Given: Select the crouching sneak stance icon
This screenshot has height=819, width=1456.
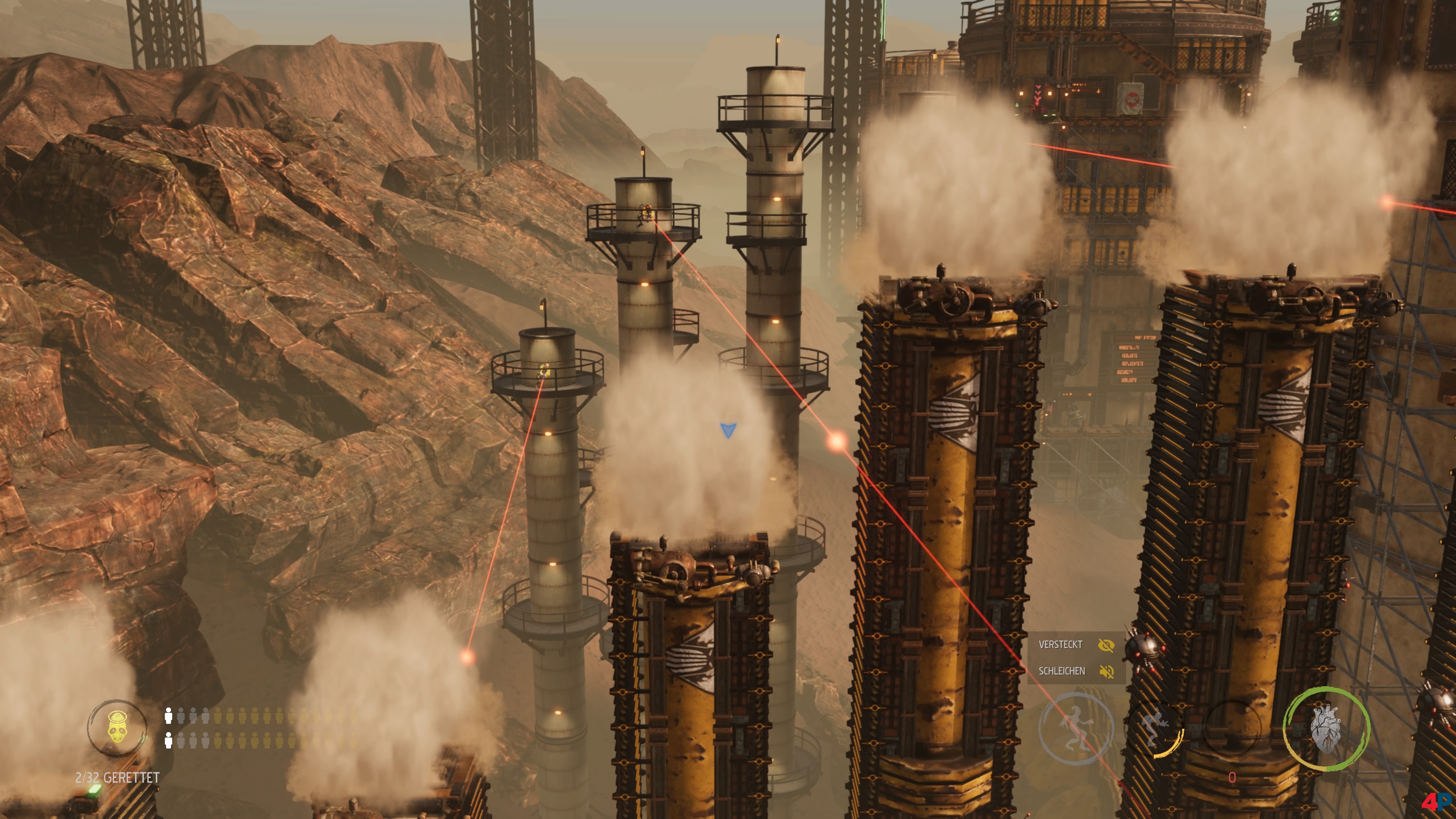Looking at the screenshot, I should [1154, 728].
